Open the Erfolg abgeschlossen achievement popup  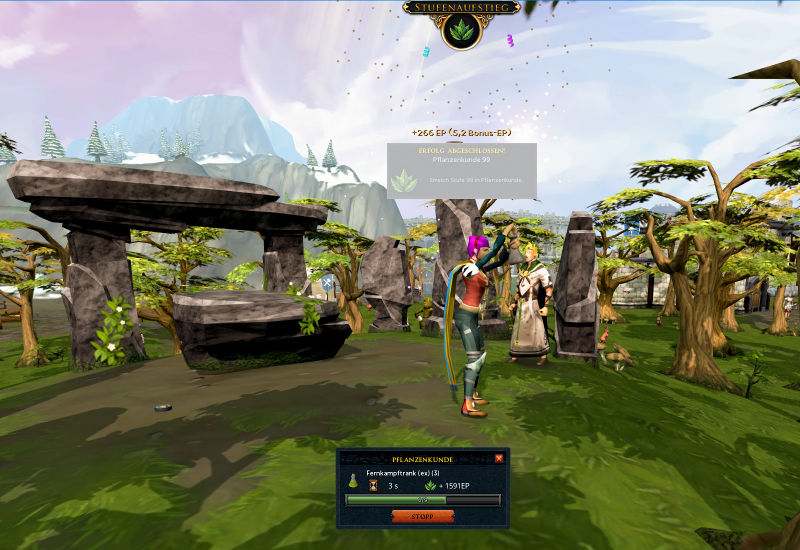(462, 170)
